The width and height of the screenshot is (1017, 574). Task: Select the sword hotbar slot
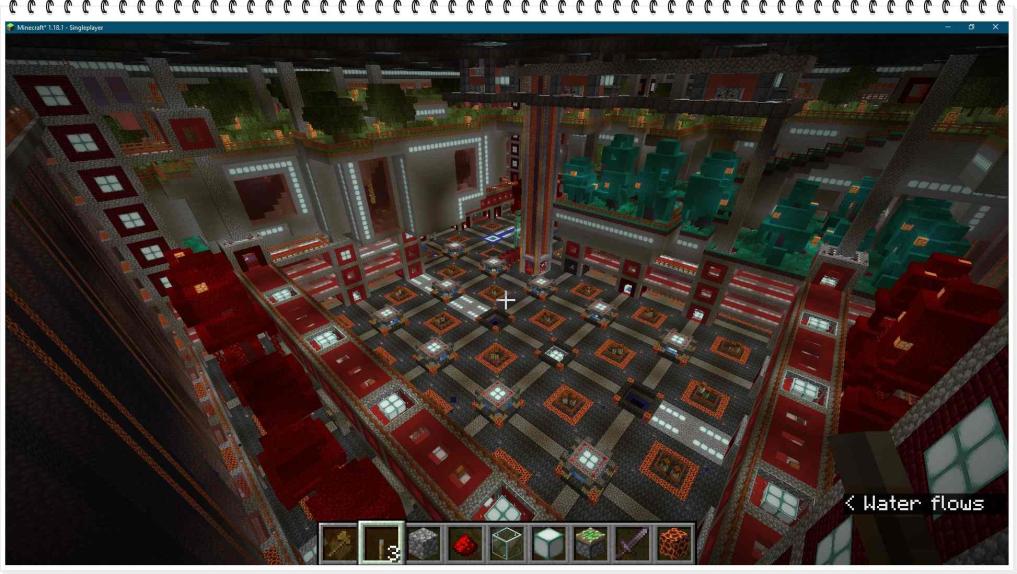click(633, 543)
